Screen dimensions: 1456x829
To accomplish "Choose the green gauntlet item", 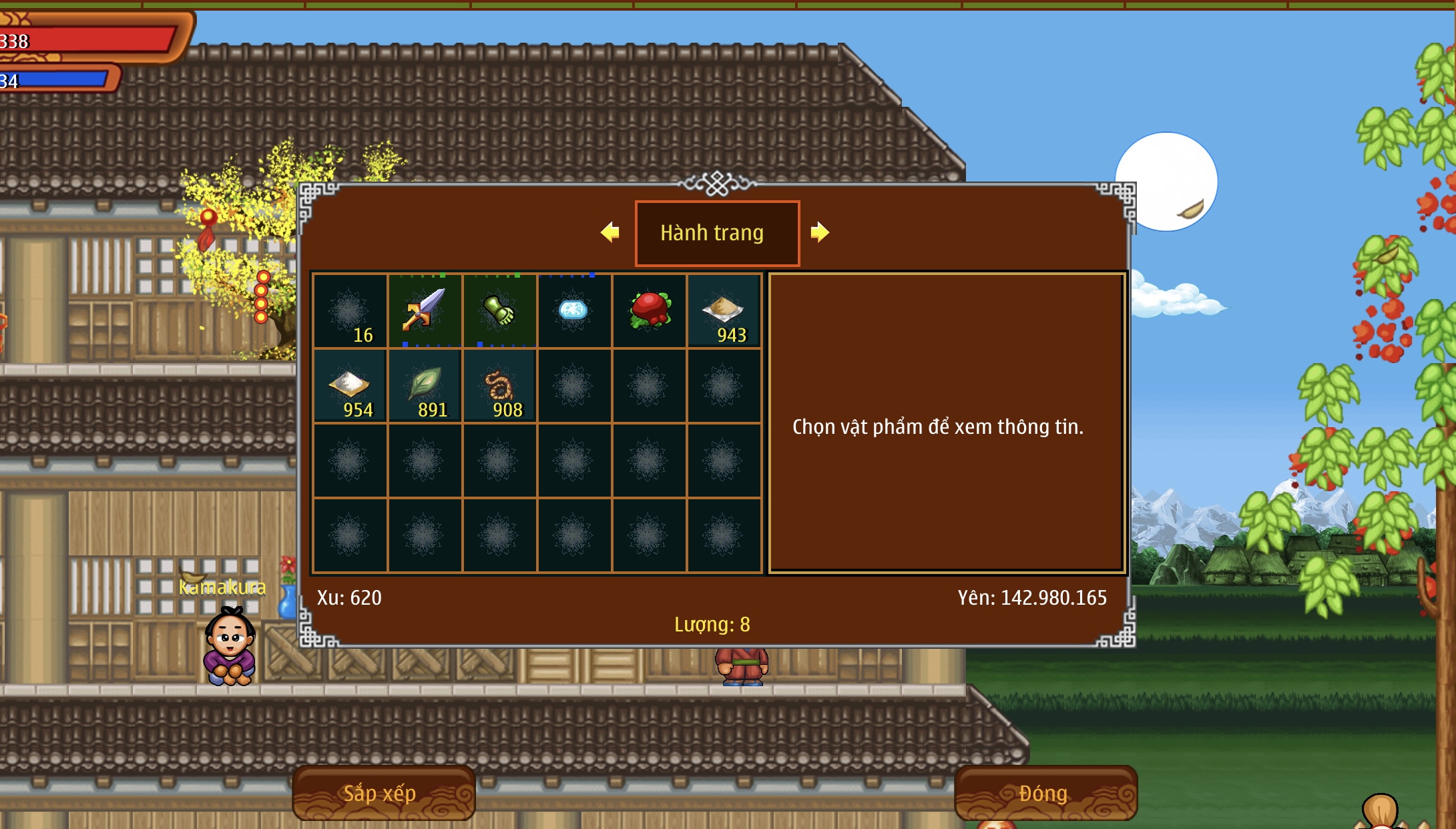I will pyautogui.click(x=499, y=310).
